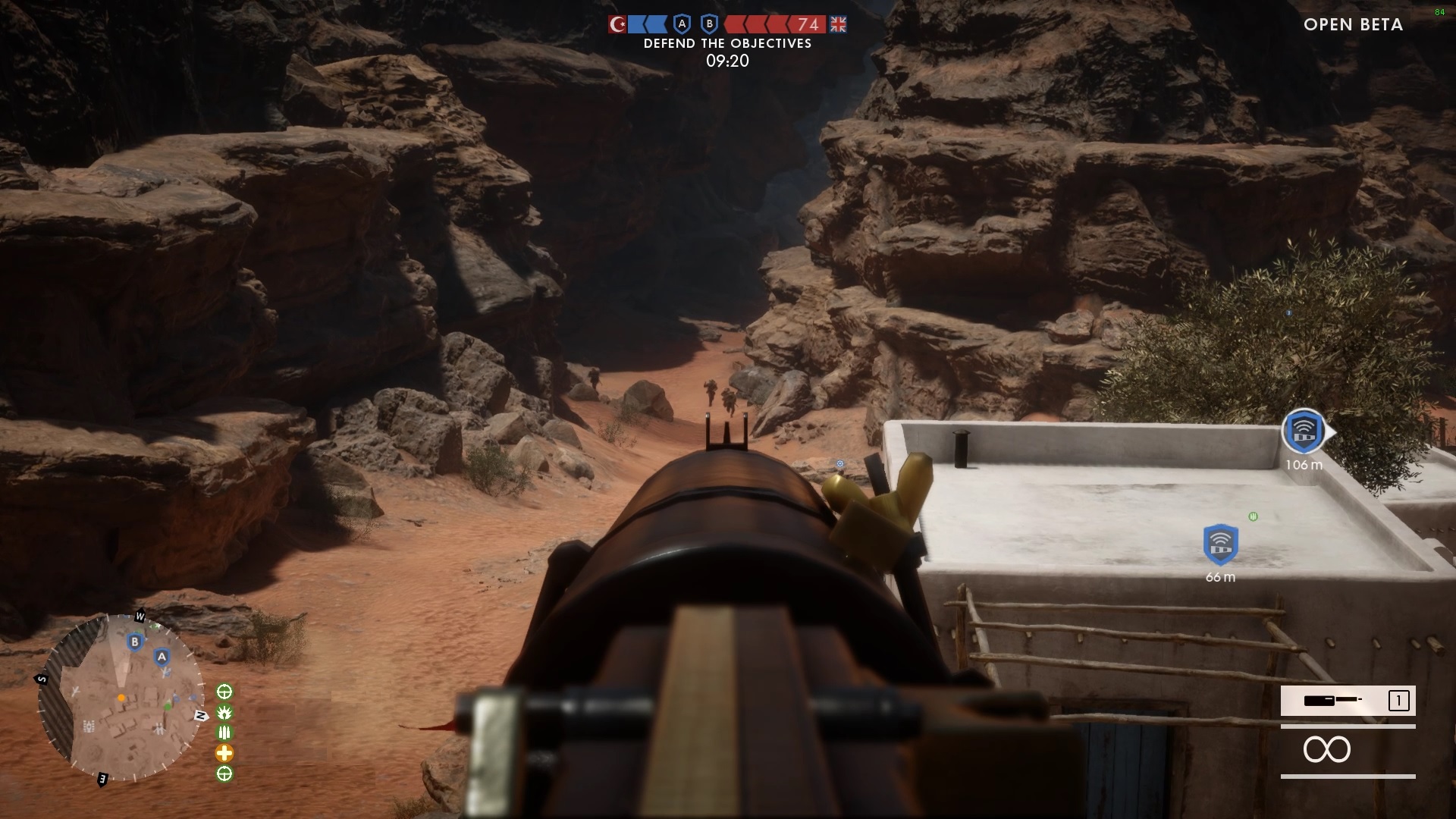This screenshot has height=819, width=1456.
Task: Select the assault explosion squad icon
Action: point(224,712)
